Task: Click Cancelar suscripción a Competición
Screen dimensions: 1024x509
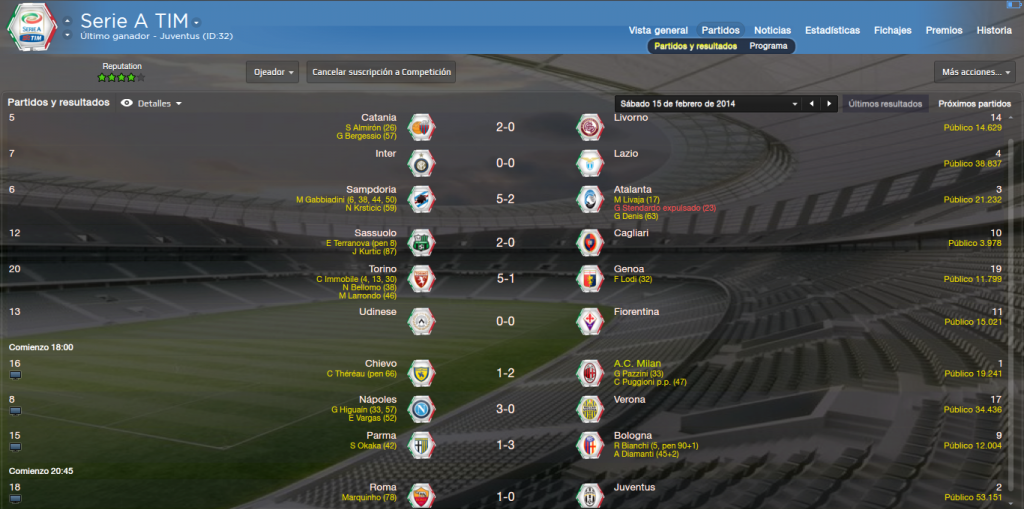Action: pos(382,72)
